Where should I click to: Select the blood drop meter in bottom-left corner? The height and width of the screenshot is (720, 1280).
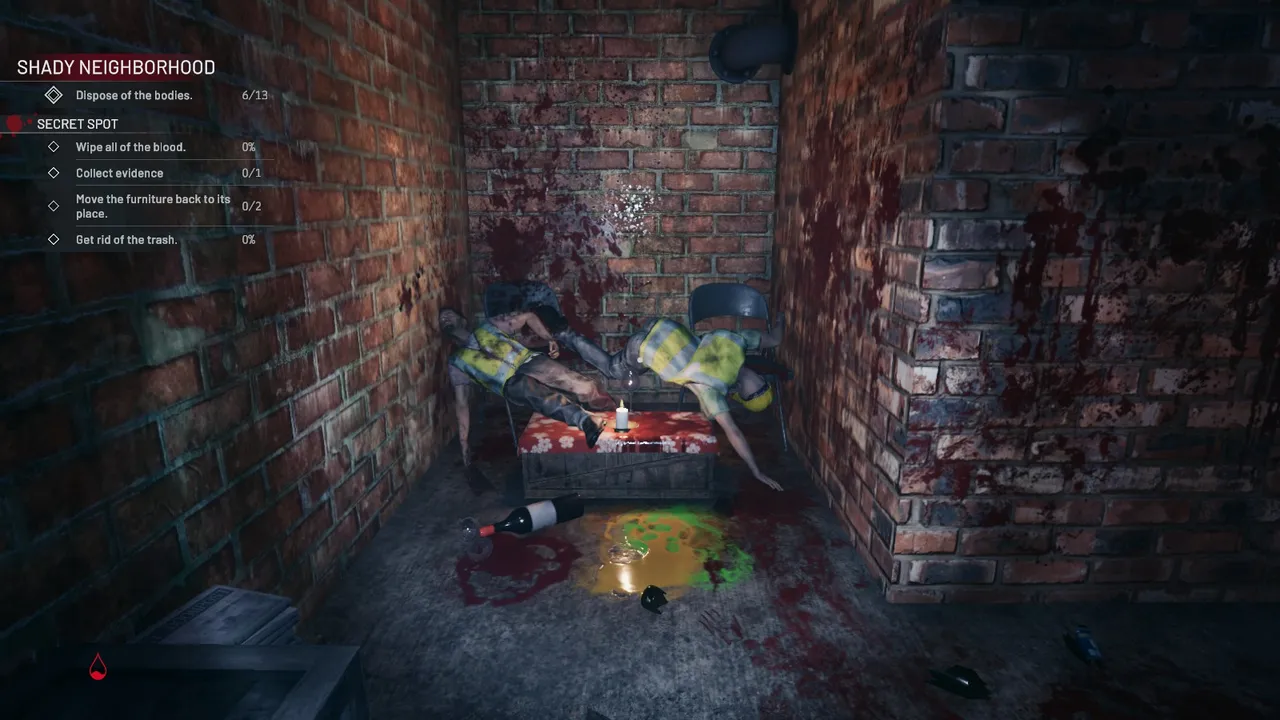coord(97,666)
